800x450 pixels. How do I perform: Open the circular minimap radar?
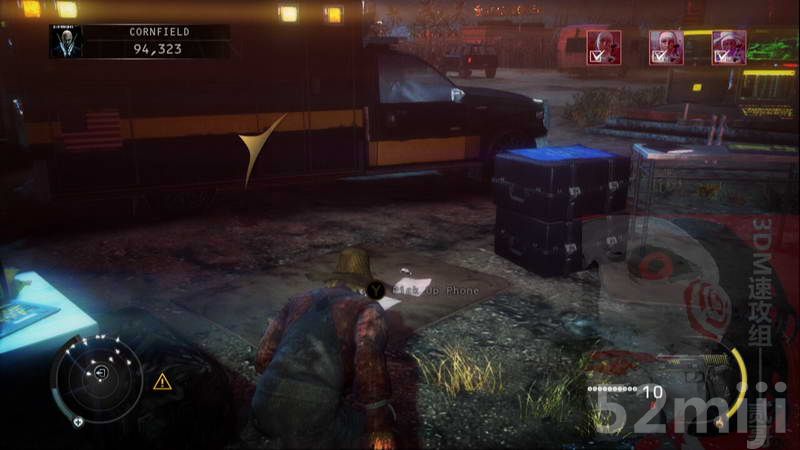pyautogui.click(x=97, y=377)
